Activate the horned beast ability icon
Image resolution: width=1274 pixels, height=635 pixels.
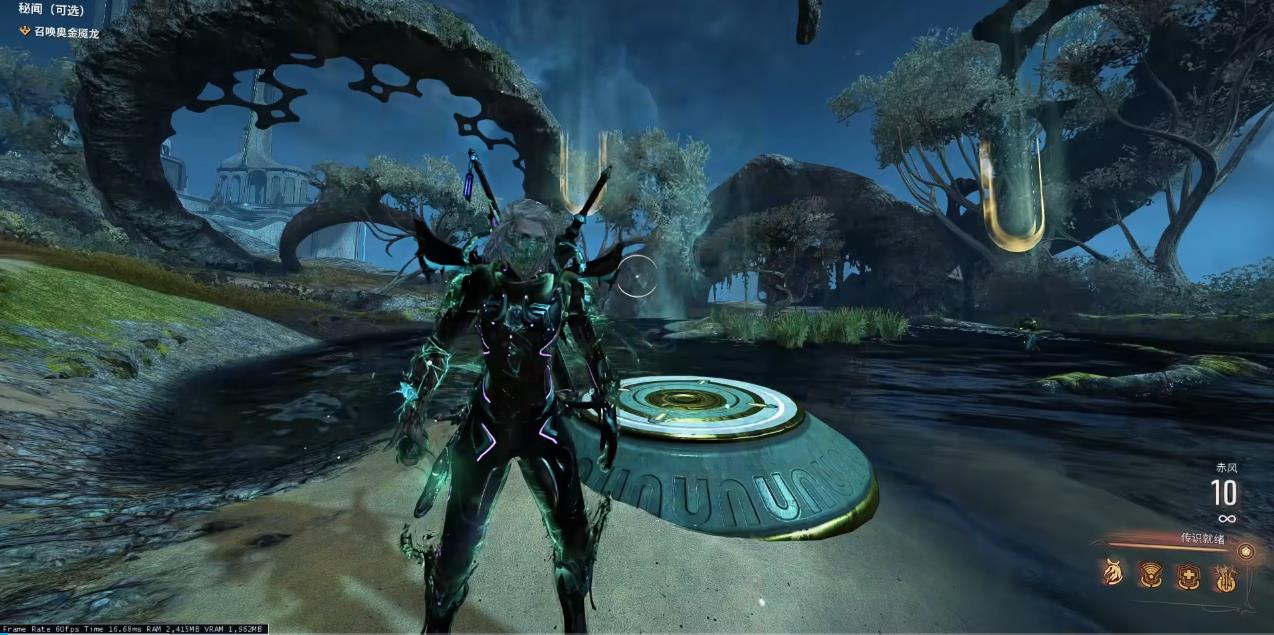[x=1112, y=574]
